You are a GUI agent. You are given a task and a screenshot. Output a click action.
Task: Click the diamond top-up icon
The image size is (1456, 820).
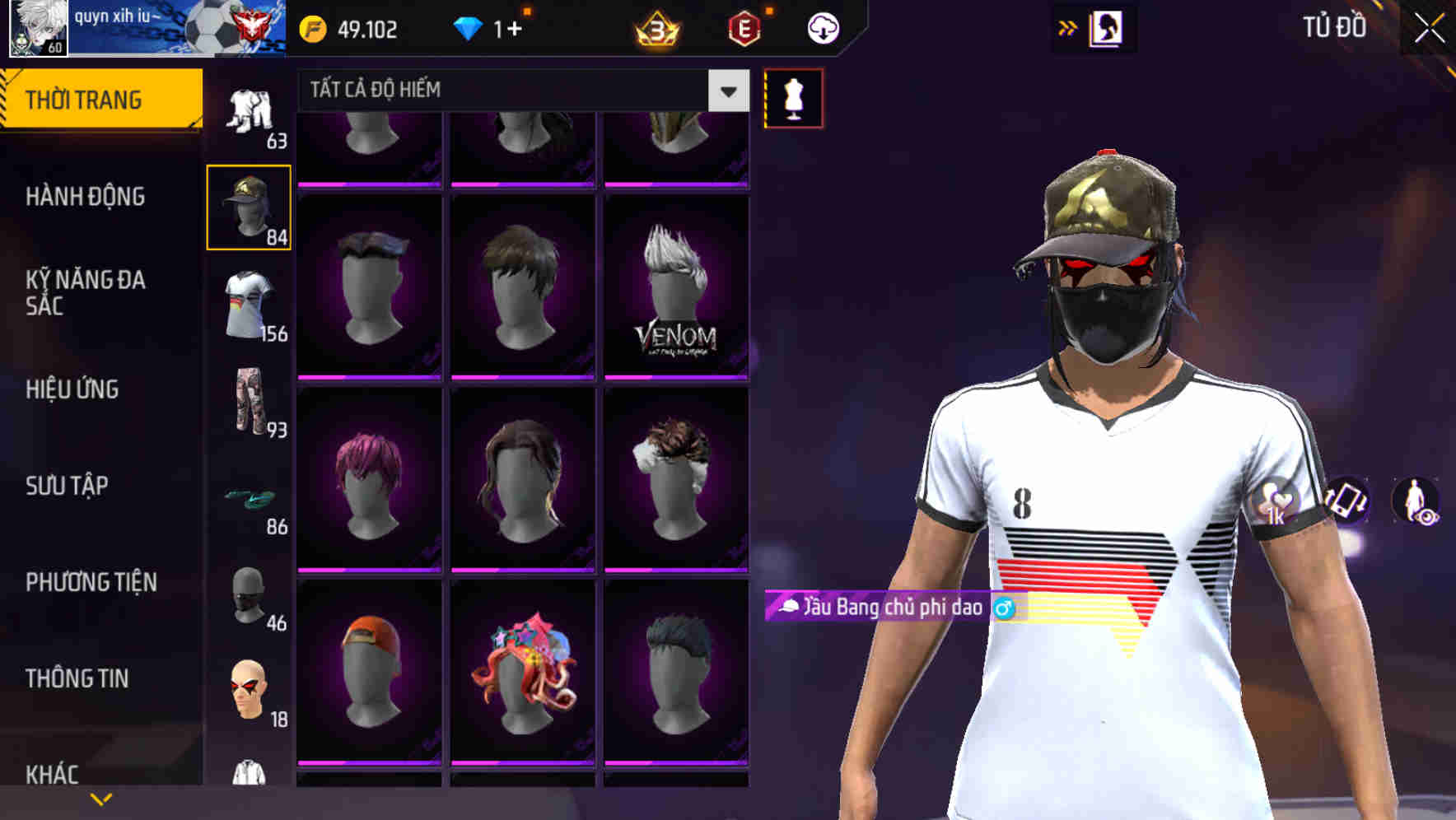click(x=469, y=27)
